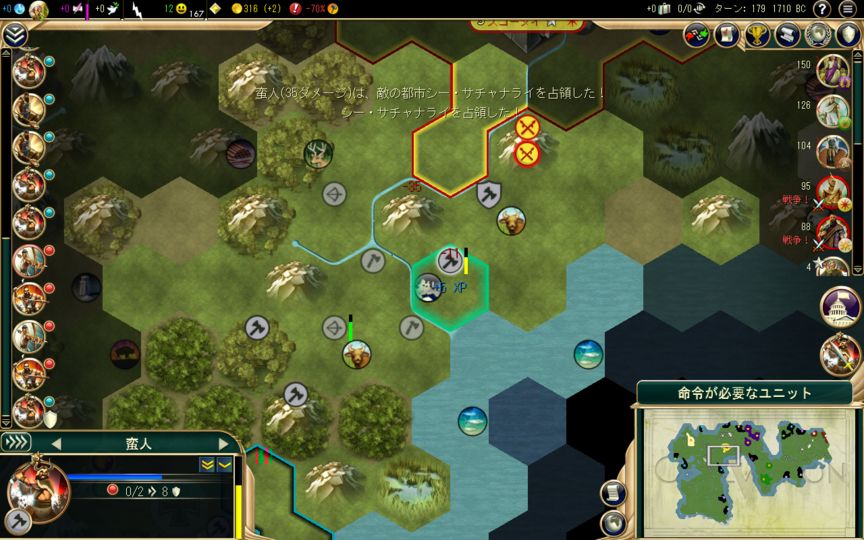Open the double-chevron unit promotion button
The image size is (864, 540).
click(207, 464)
